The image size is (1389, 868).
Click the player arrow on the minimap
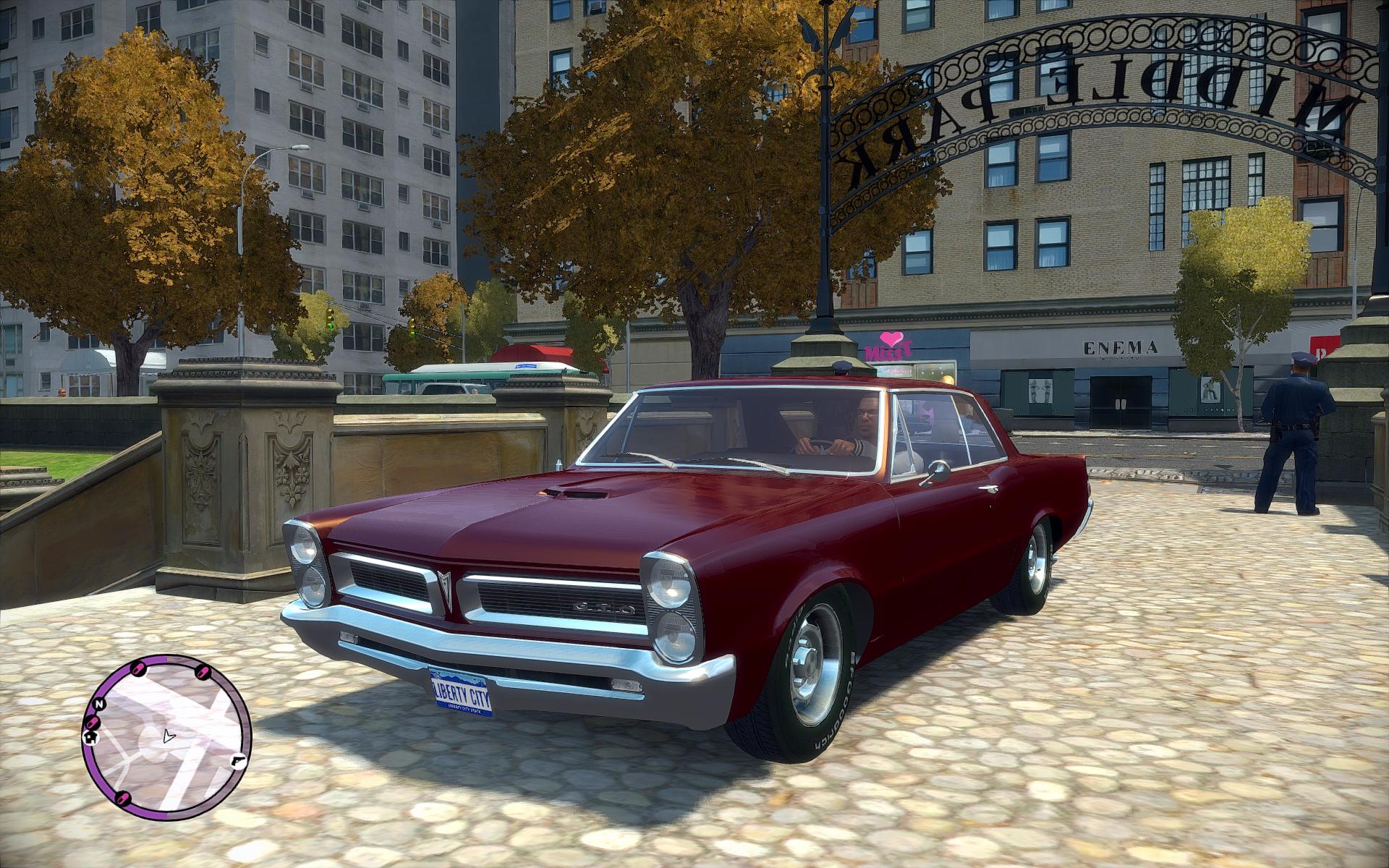click(x=168, y=737)
